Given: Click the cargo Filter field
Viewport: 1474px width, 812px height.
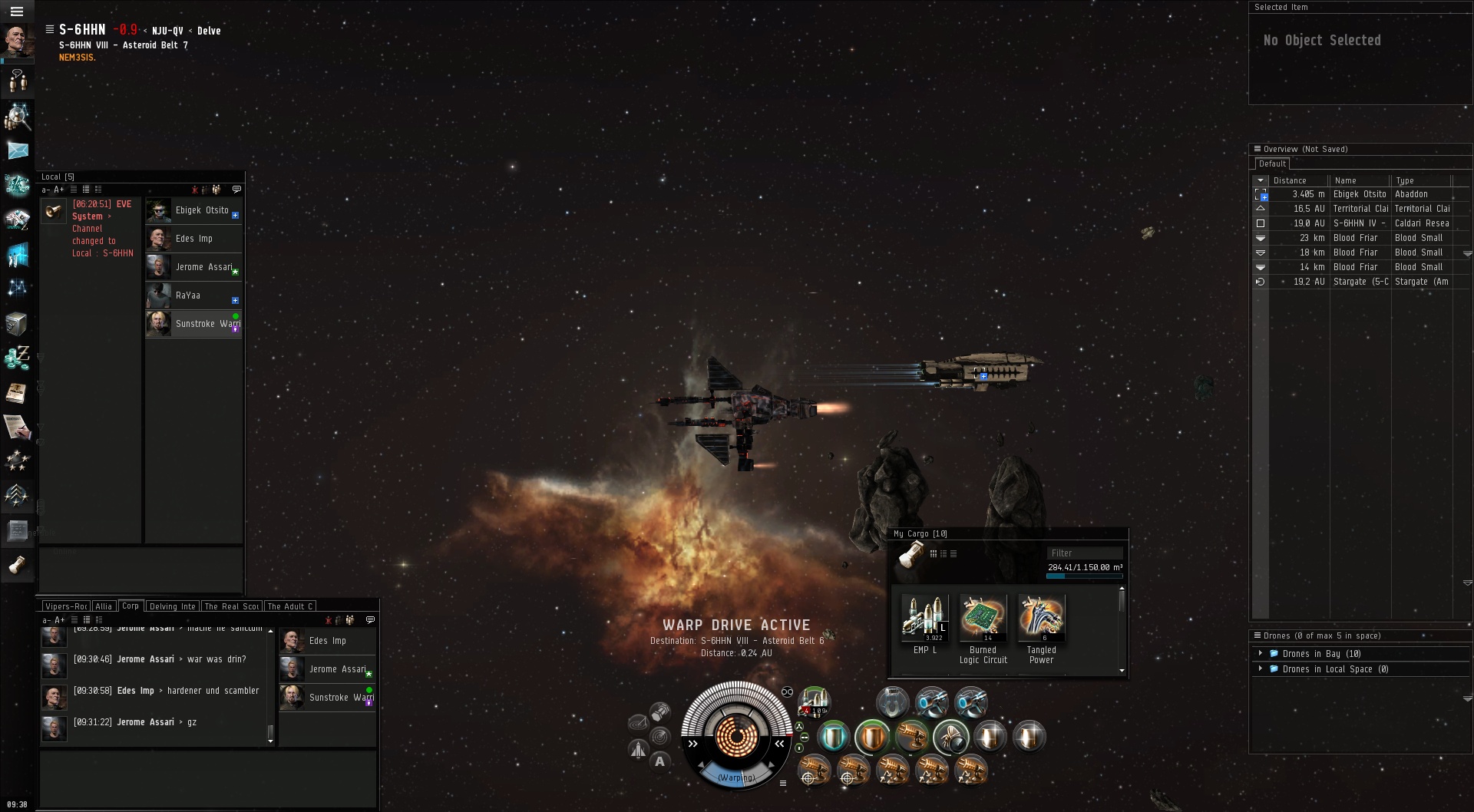Looking at the screenshot, I should pyautogui.click(x=1084, y=553).
